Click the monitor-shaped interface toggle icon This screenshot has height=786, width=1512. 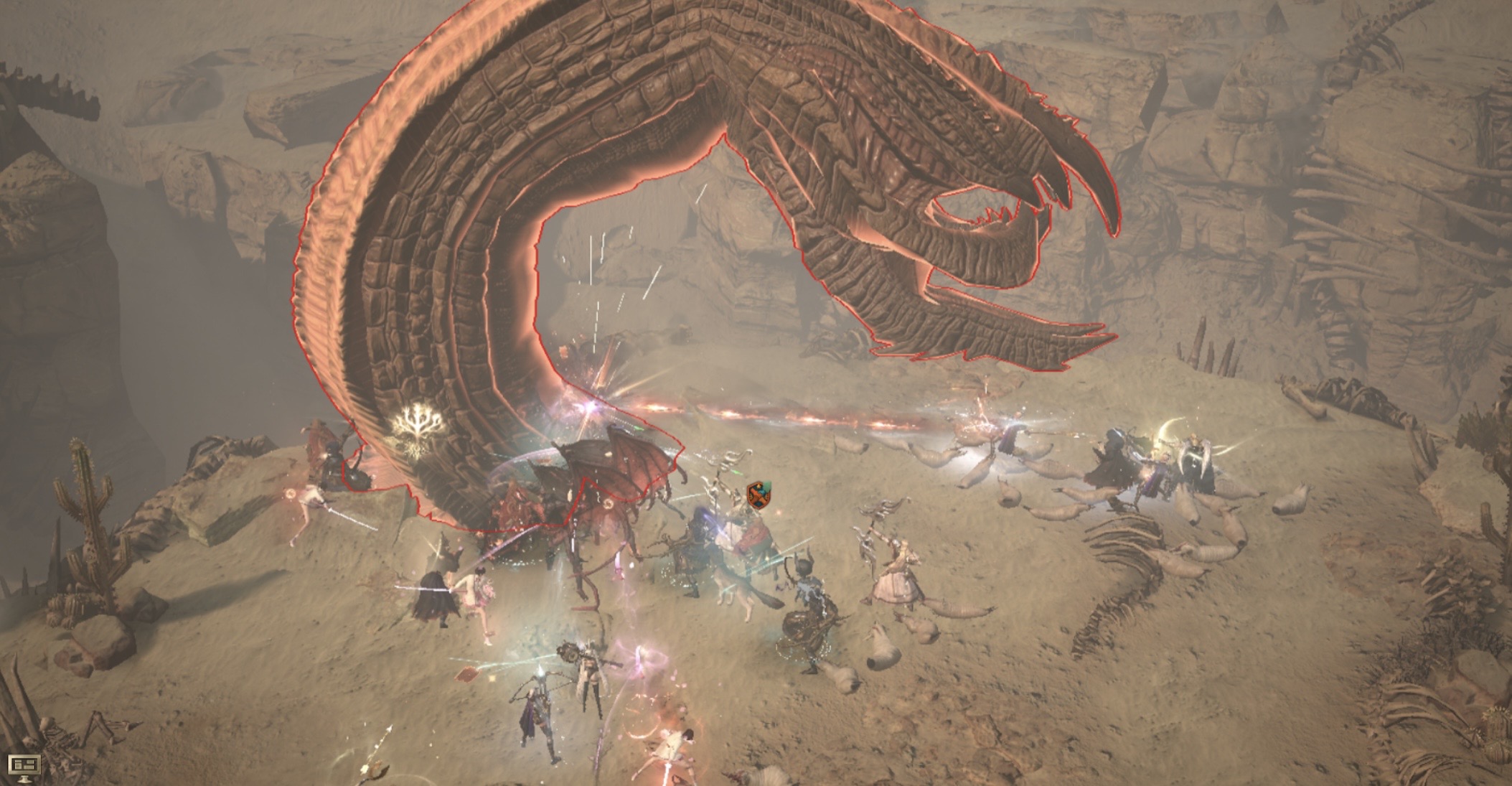point(22,766)
